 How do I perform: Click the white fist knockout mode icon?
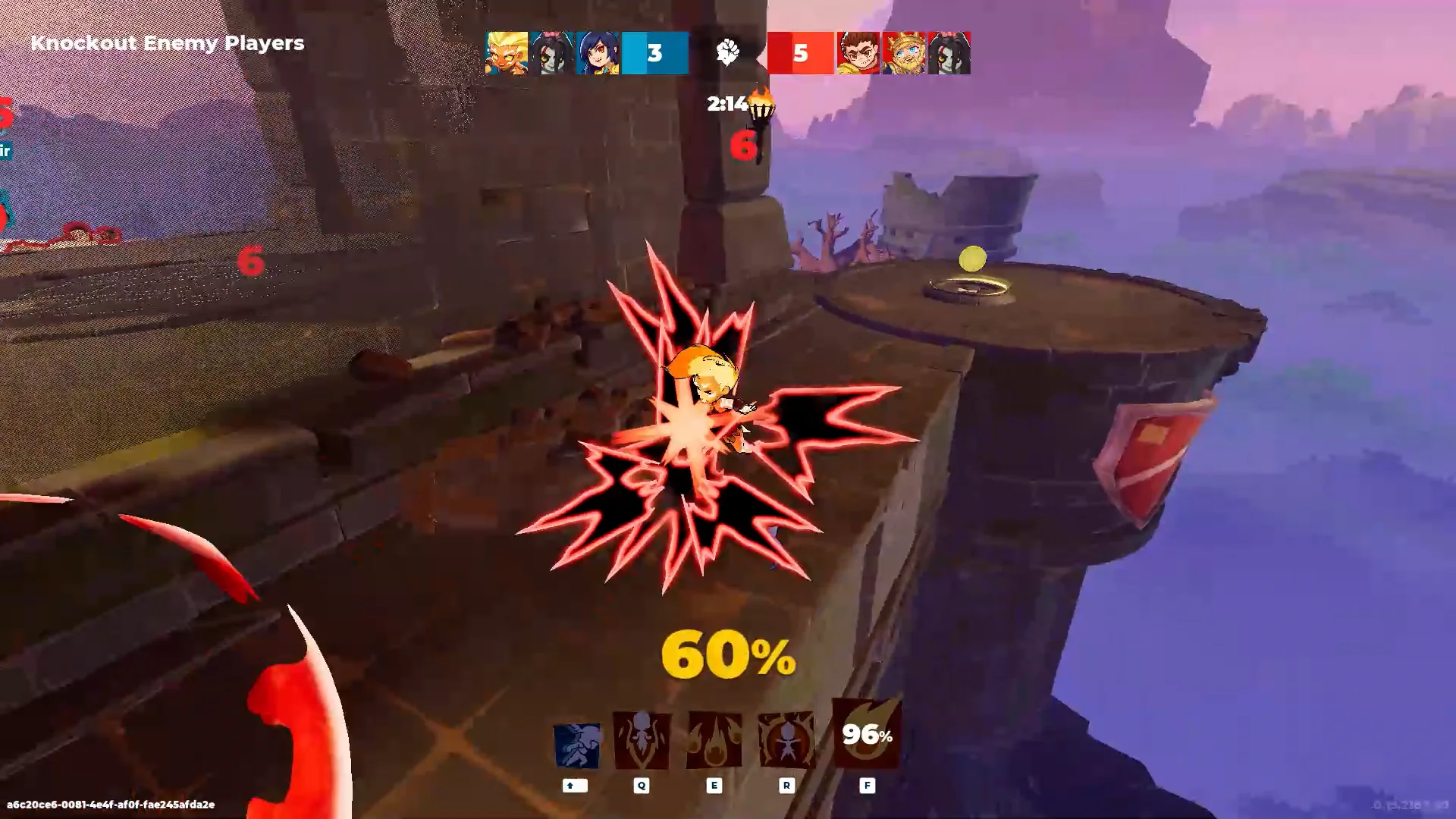pyautogui.click(x=728, y=52)
